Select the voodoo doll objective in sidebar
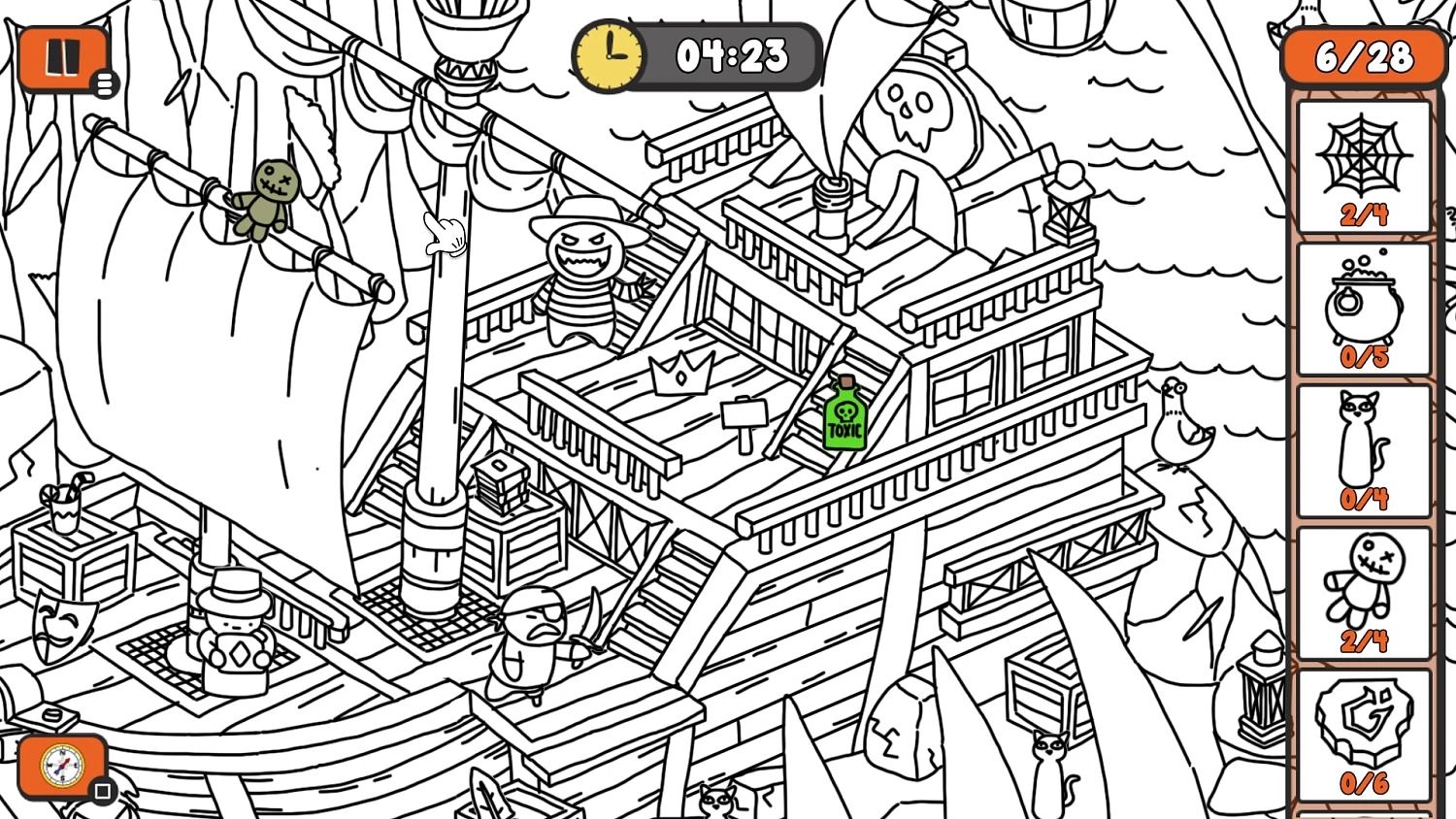Image resolution: width=1456 pixels, height=819 pixels. (1363, 592)
